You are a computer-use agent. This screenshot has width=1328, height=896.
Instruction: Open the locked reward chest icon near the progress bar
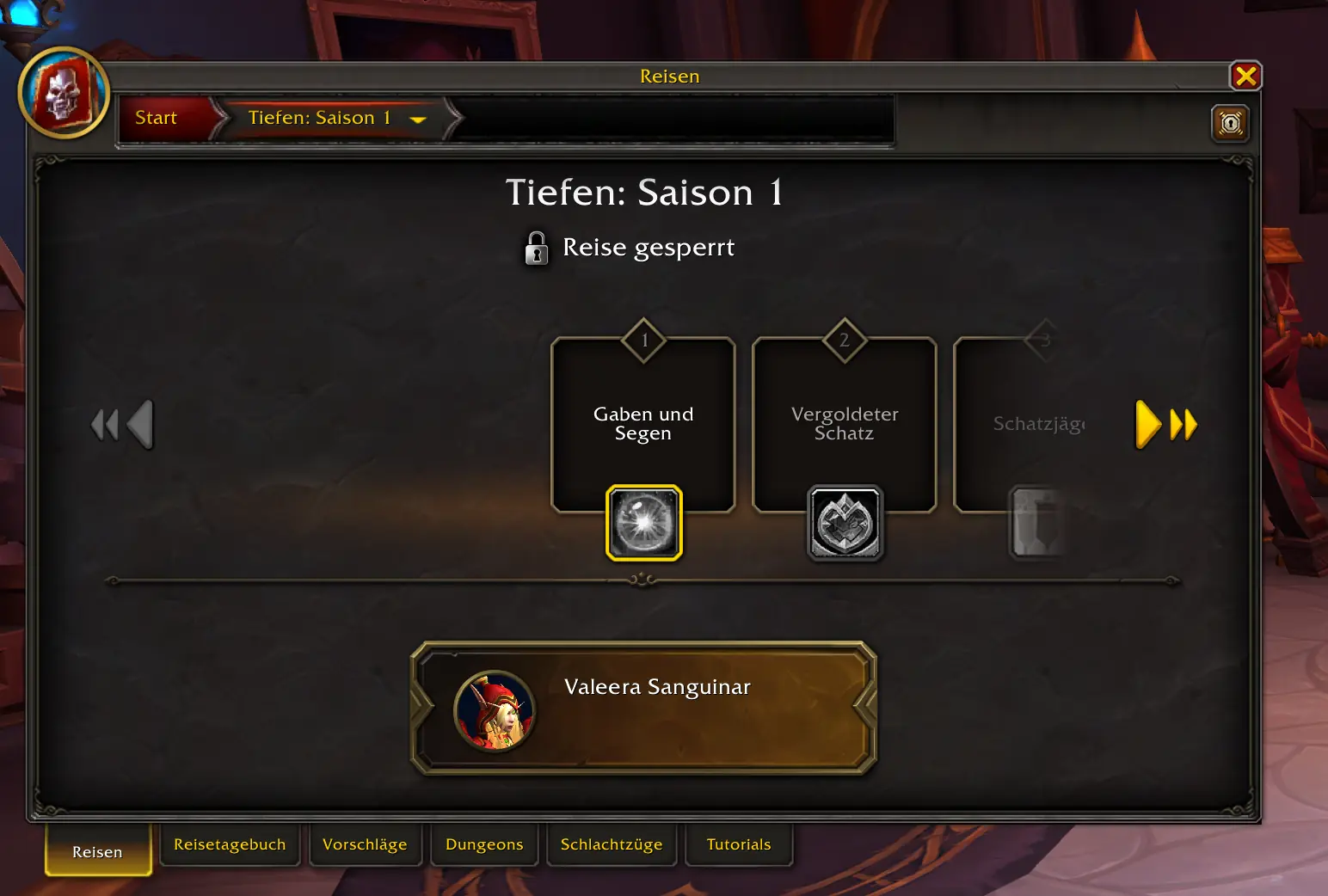(x=1230, y=123)
